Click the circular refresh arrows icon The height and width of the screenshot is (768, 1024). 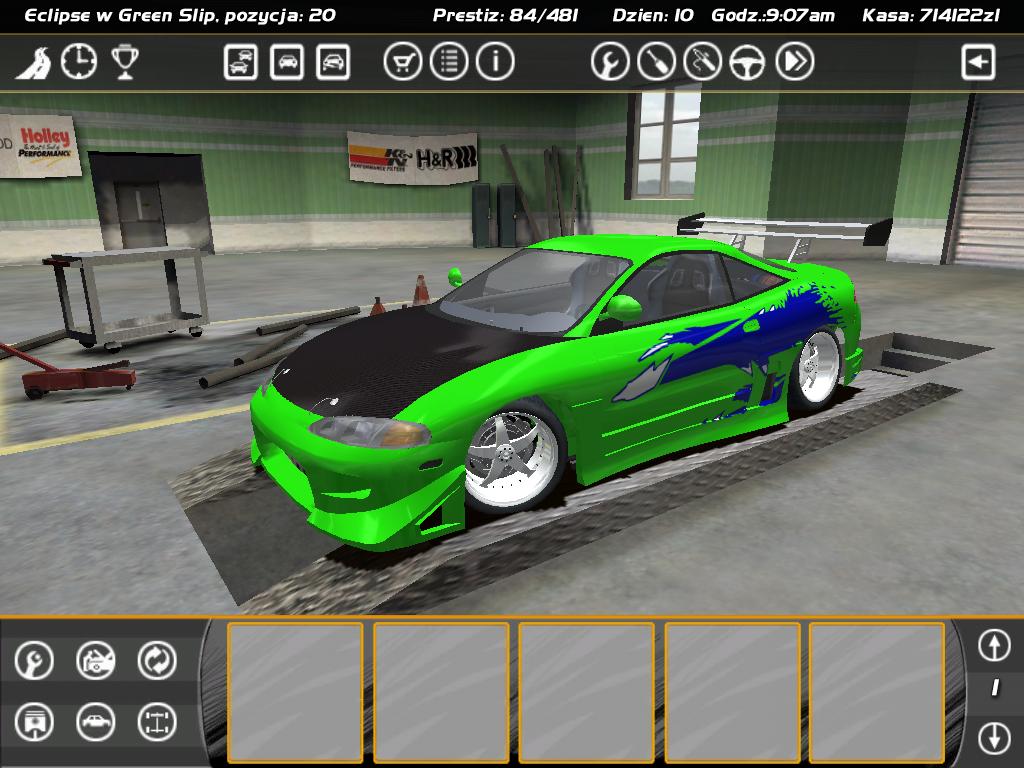point(157,660)
